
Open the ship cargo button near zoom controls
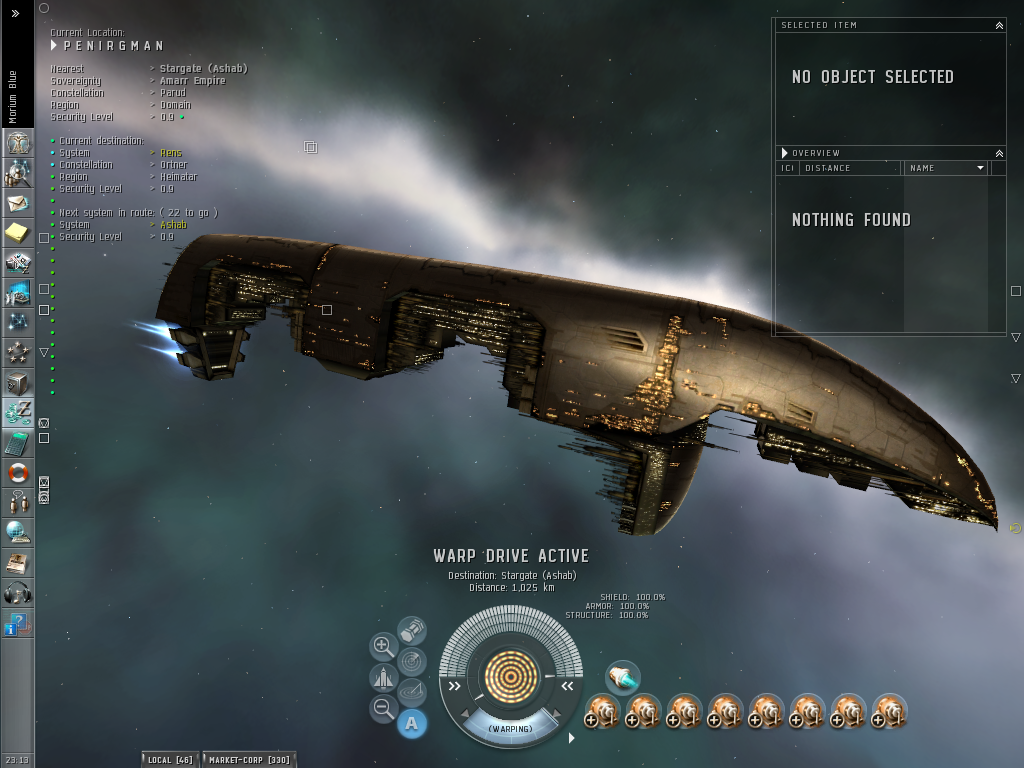(383, 678)
